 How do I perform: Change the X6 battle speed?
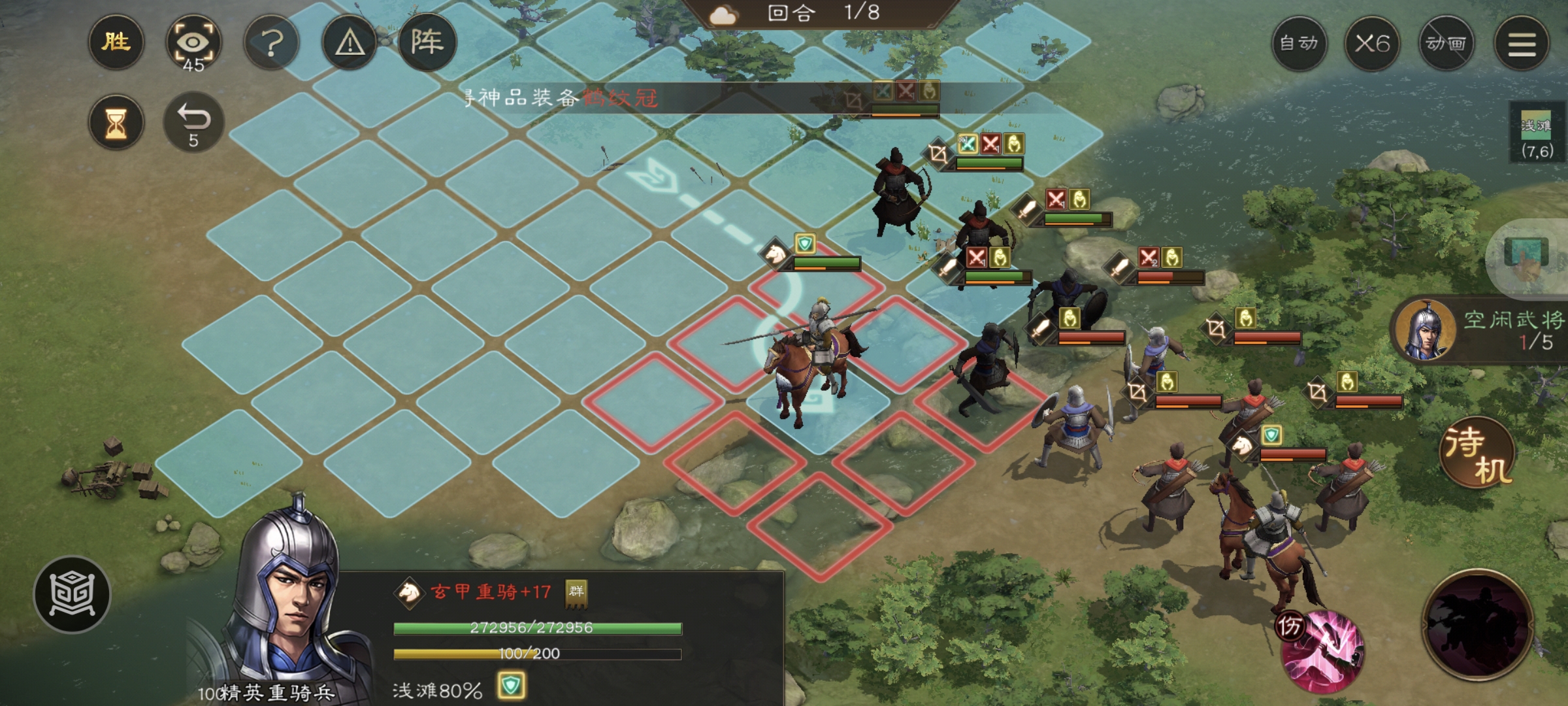pos(1372,44)
